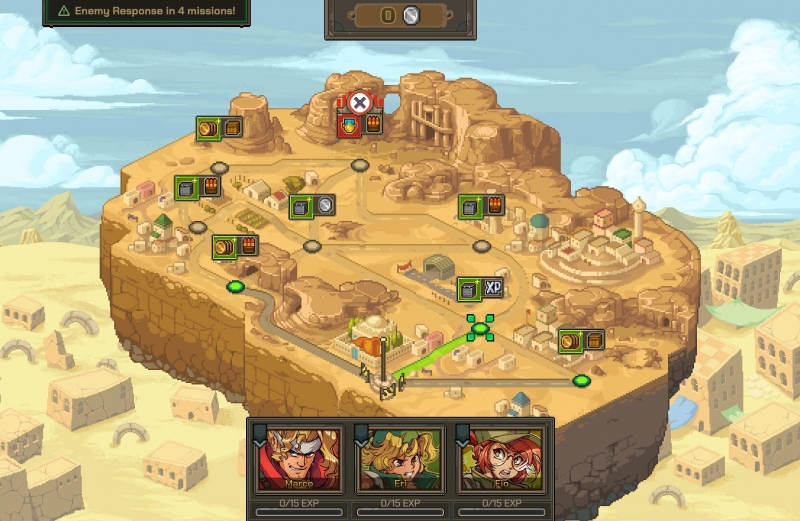This screenshot has width=800, height=521.
Task: Show the Enemy Response warning banner
Action: 146,11
